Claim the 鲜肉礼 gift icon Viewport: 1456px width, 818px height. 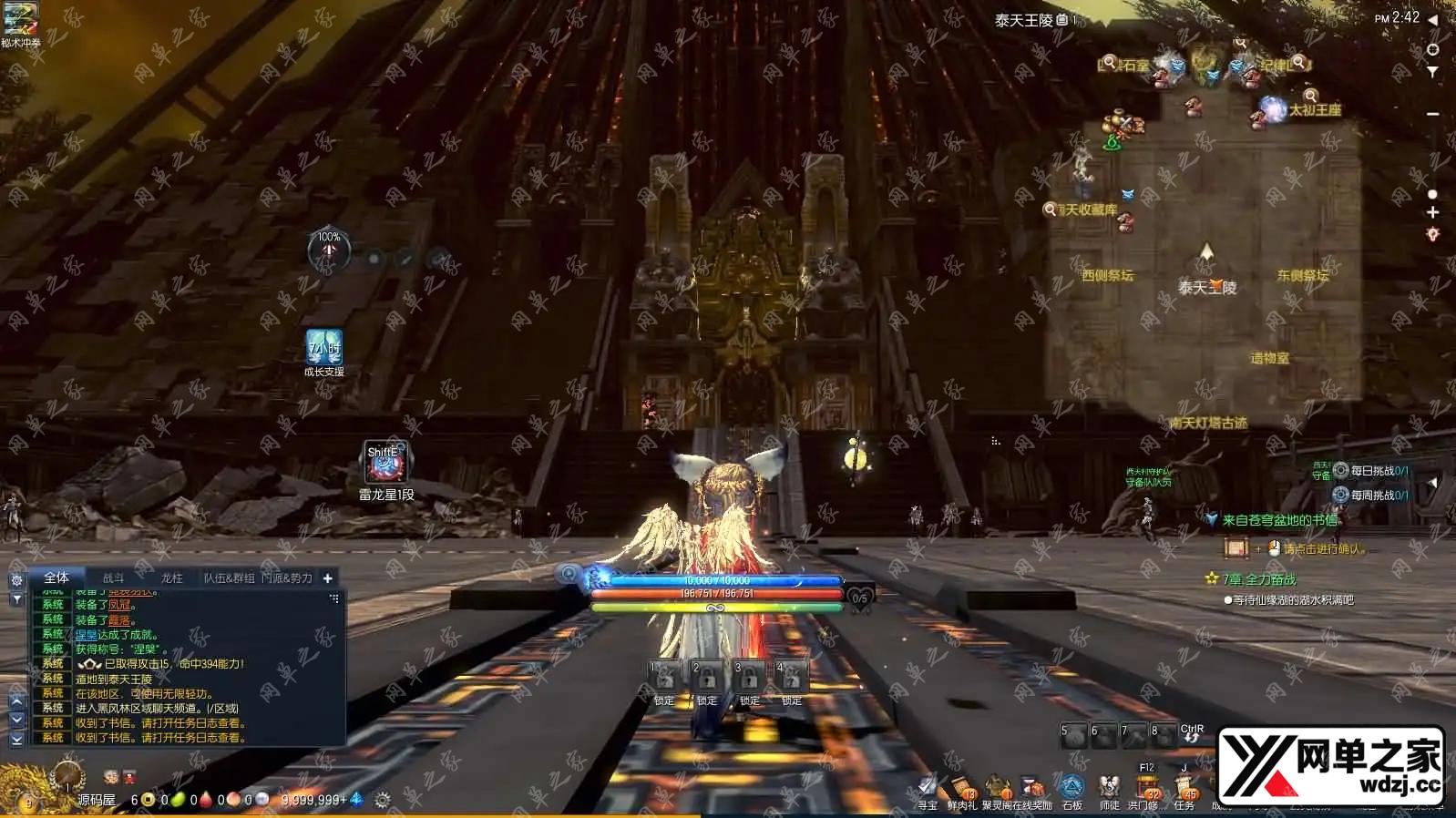[961, 789]
